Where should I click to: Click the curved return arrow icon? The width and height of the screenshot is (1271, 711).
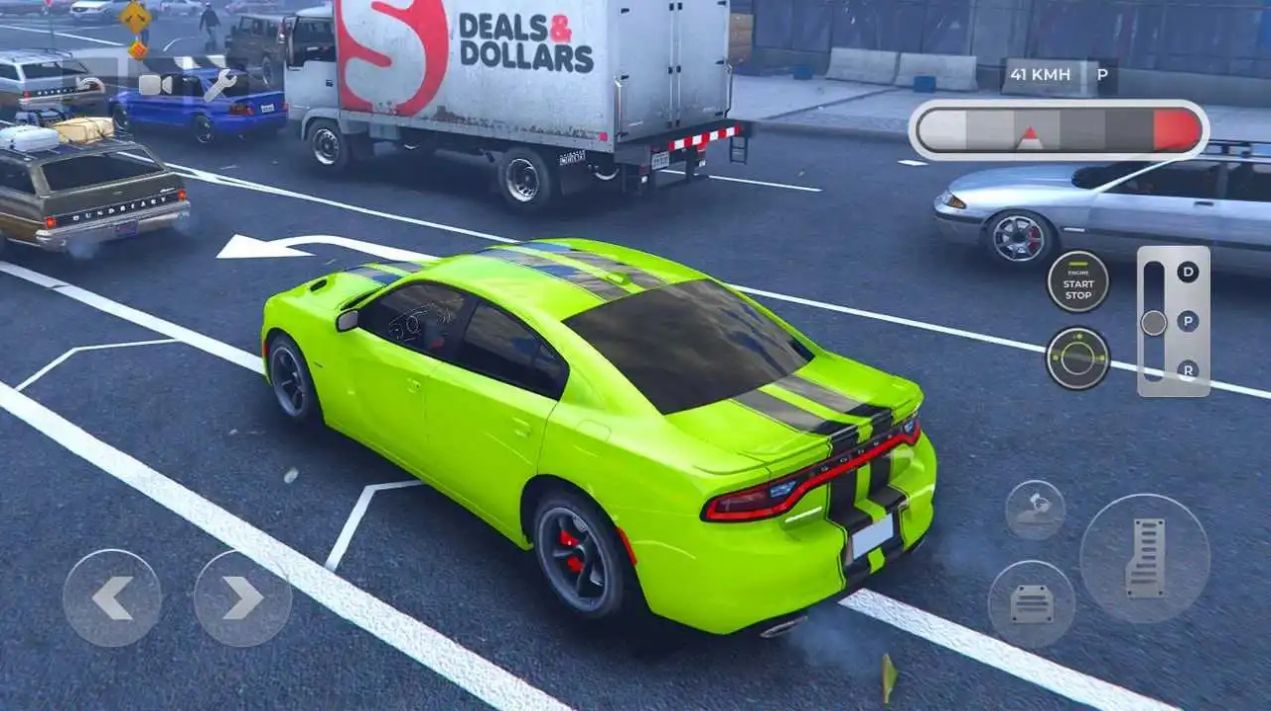(92, 85)
